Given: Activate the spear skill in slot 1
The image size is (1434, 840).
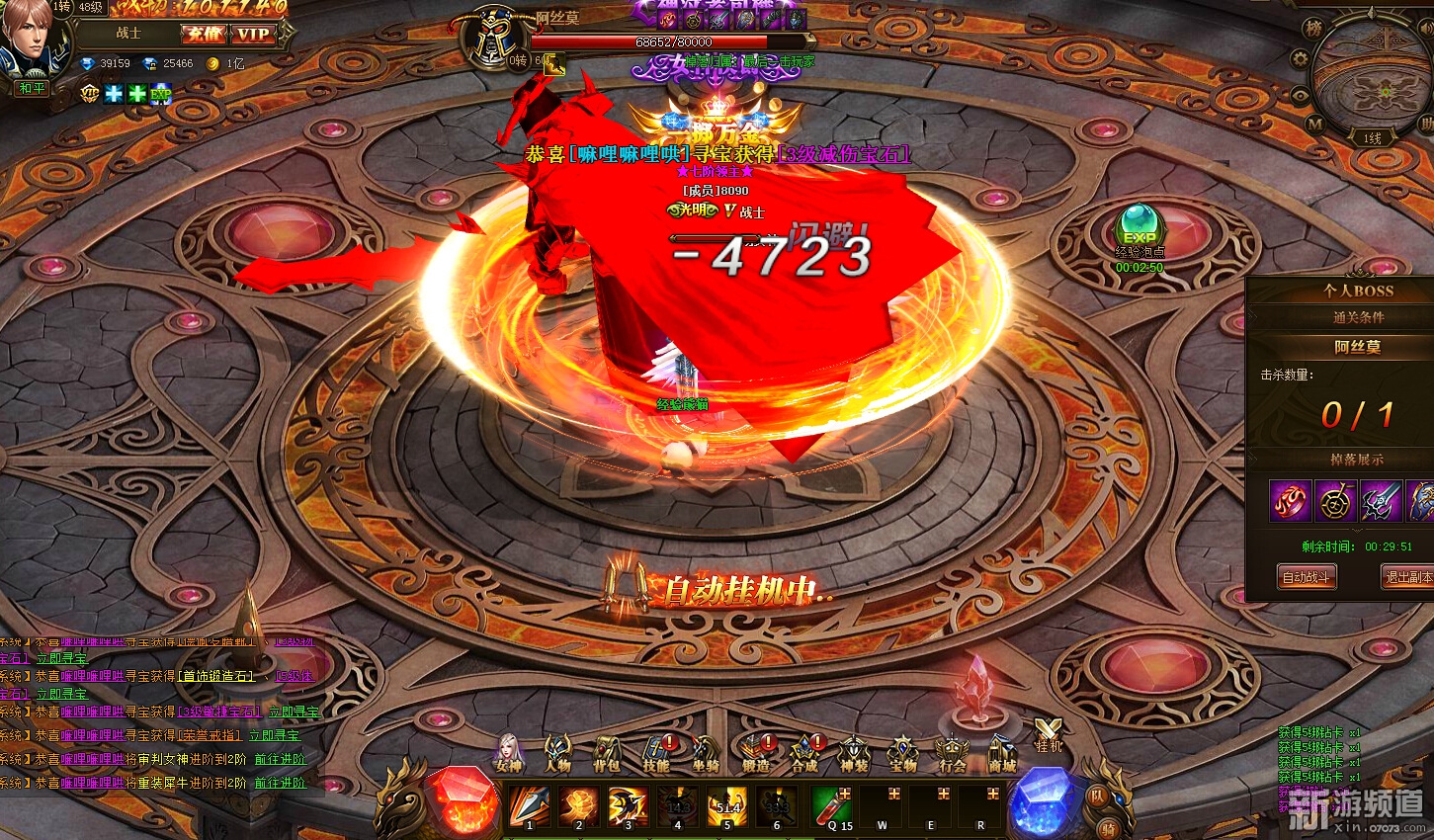Looking at the screenshot, I should 530,806.
